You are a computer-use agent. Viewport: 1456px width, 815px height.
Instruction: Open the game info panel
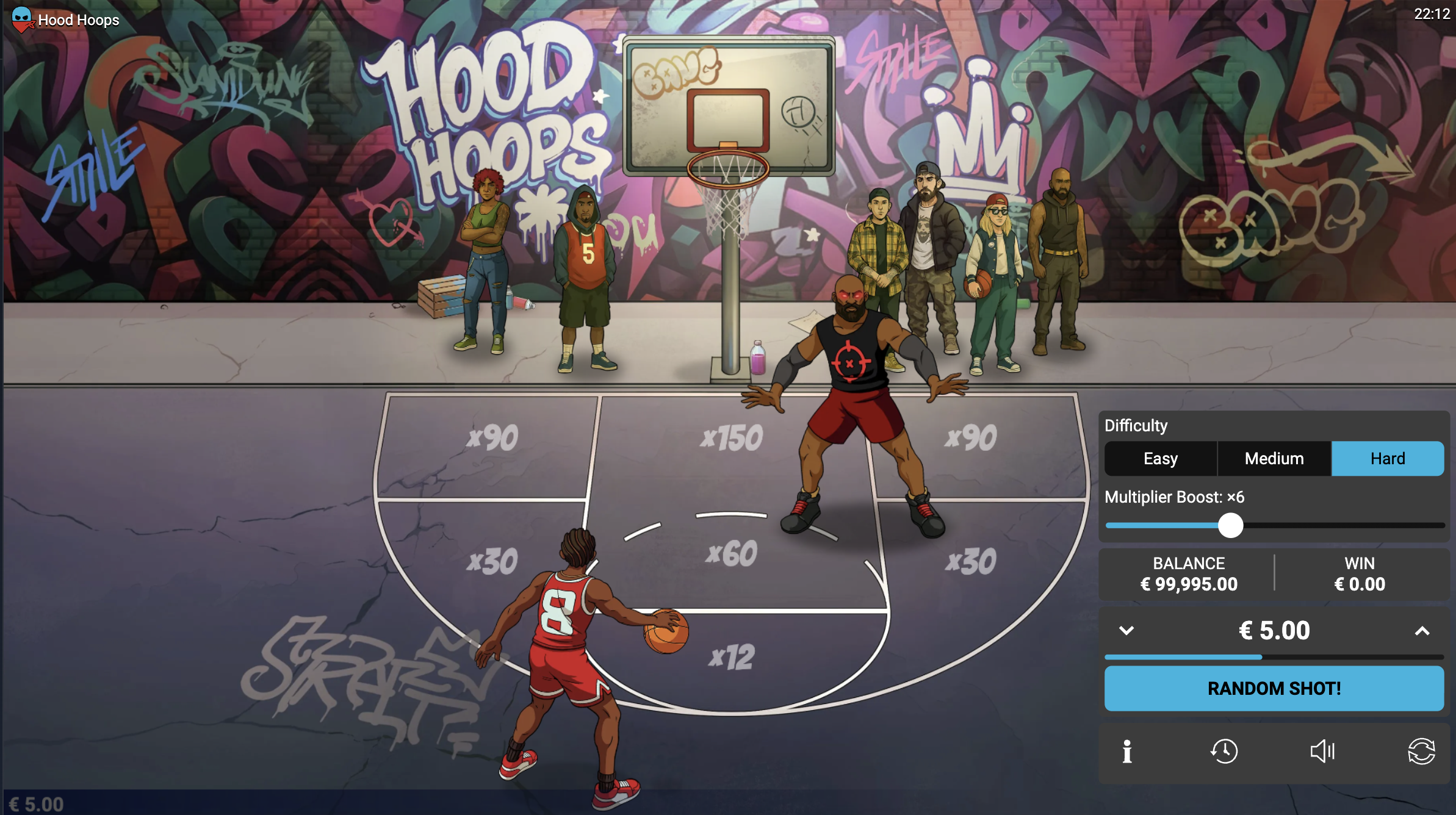(x=1126, y=752)
